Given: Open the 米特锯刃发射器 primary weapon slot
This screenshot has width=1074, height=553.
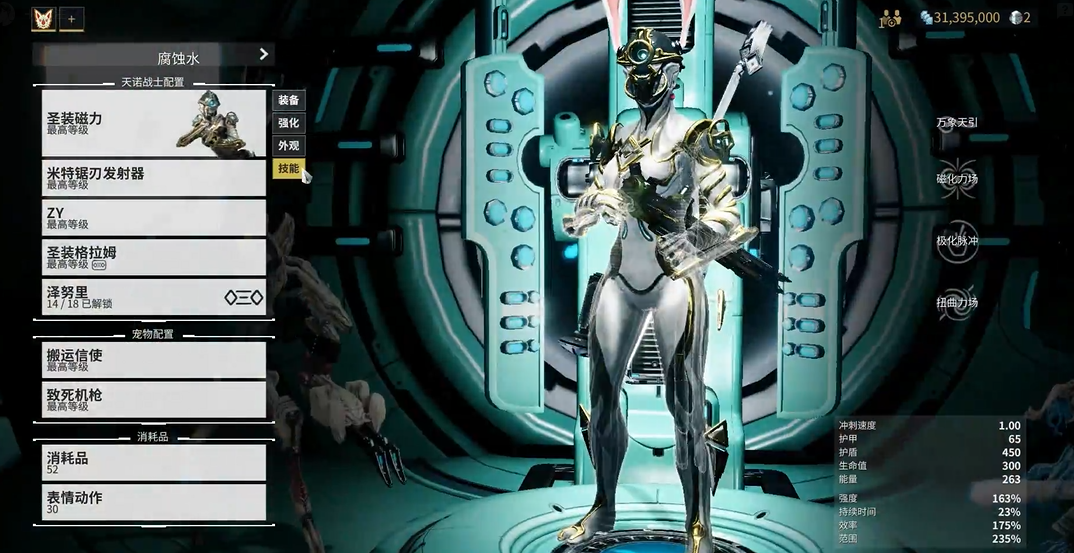Looking at the screenshot, I should point(153,178).
